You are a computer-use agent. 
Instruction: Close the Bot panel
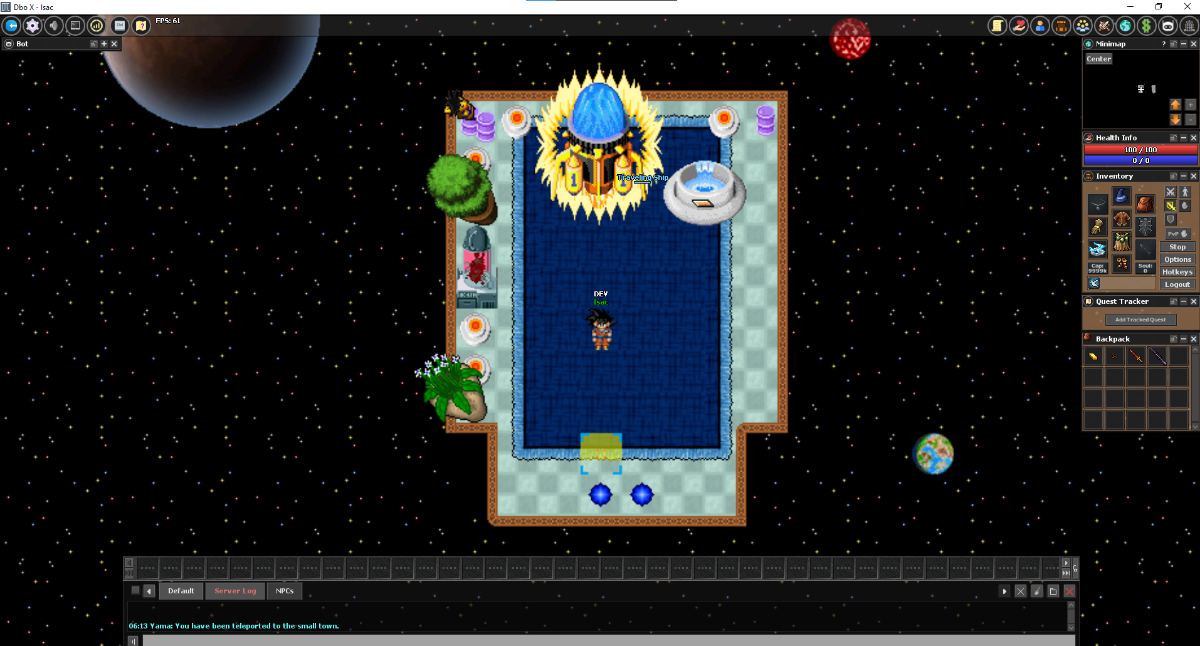click(x=114, y=44)
